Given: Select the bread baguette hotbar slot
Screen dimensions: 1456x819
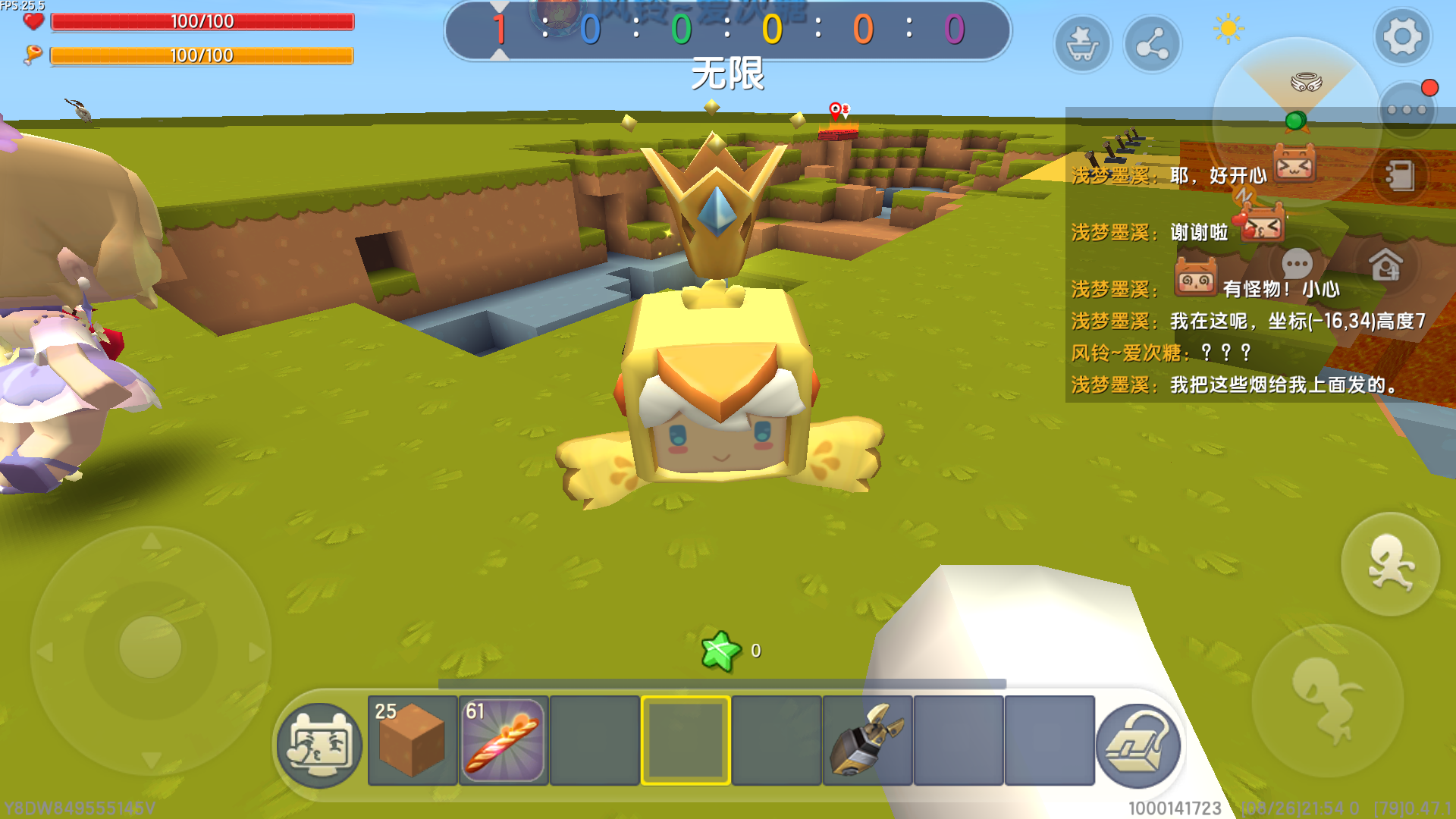Looking at the screenshot, I should pos(503,740).
